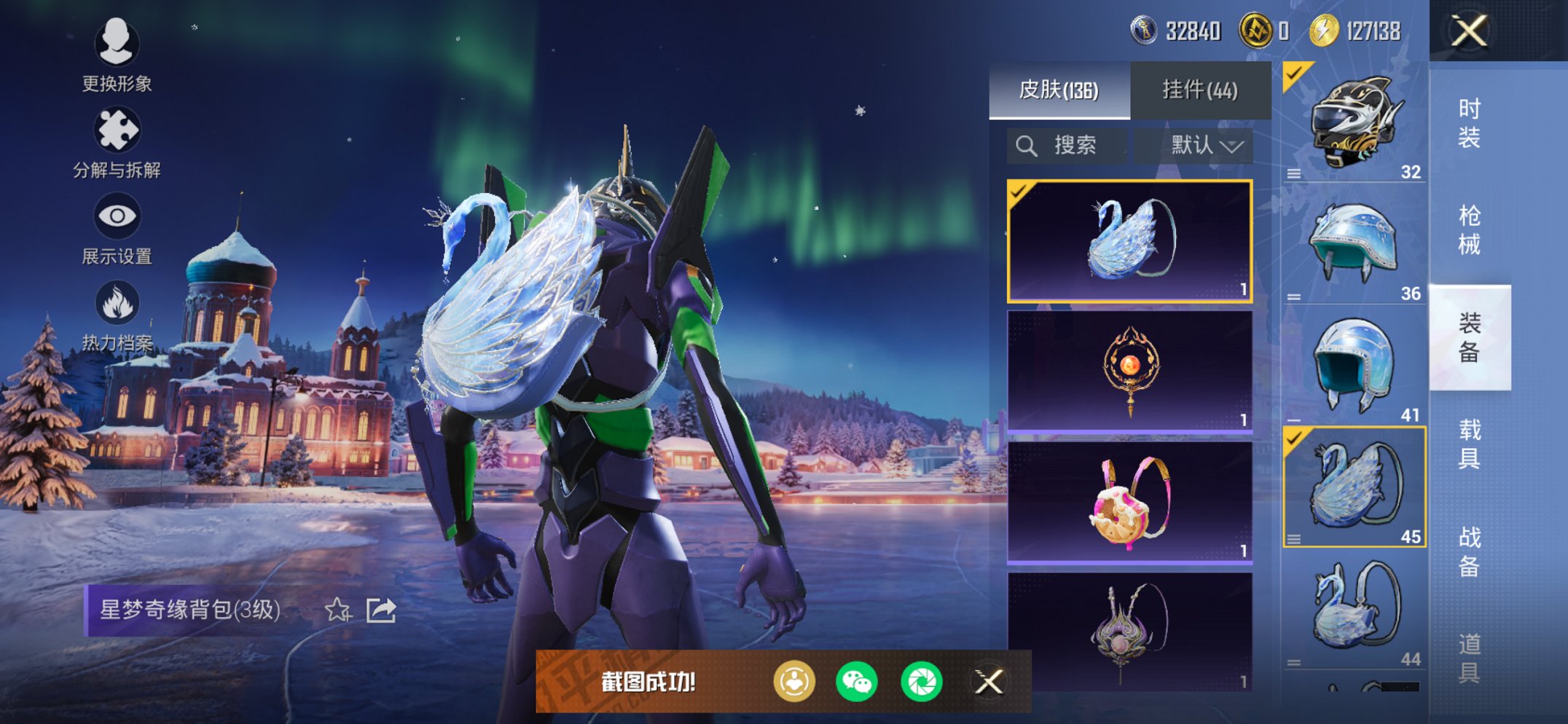The width and height of the screenshot is (1568, 724).
Task: Open the 枪械 weapons category
Action: tap(1469, 229)
